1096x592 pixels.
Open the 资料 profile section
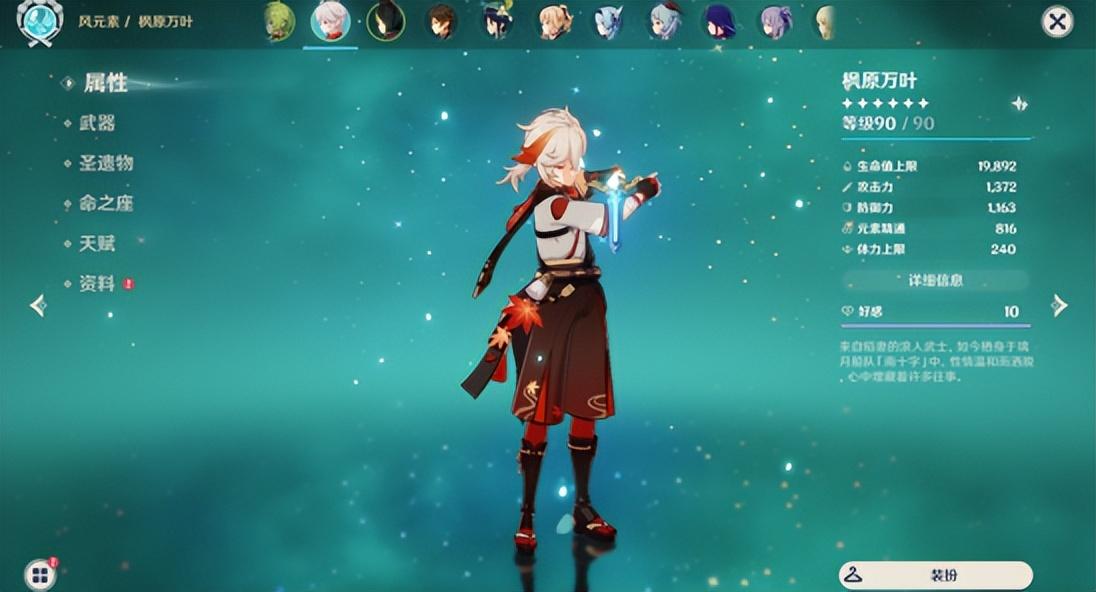point(97,284)
